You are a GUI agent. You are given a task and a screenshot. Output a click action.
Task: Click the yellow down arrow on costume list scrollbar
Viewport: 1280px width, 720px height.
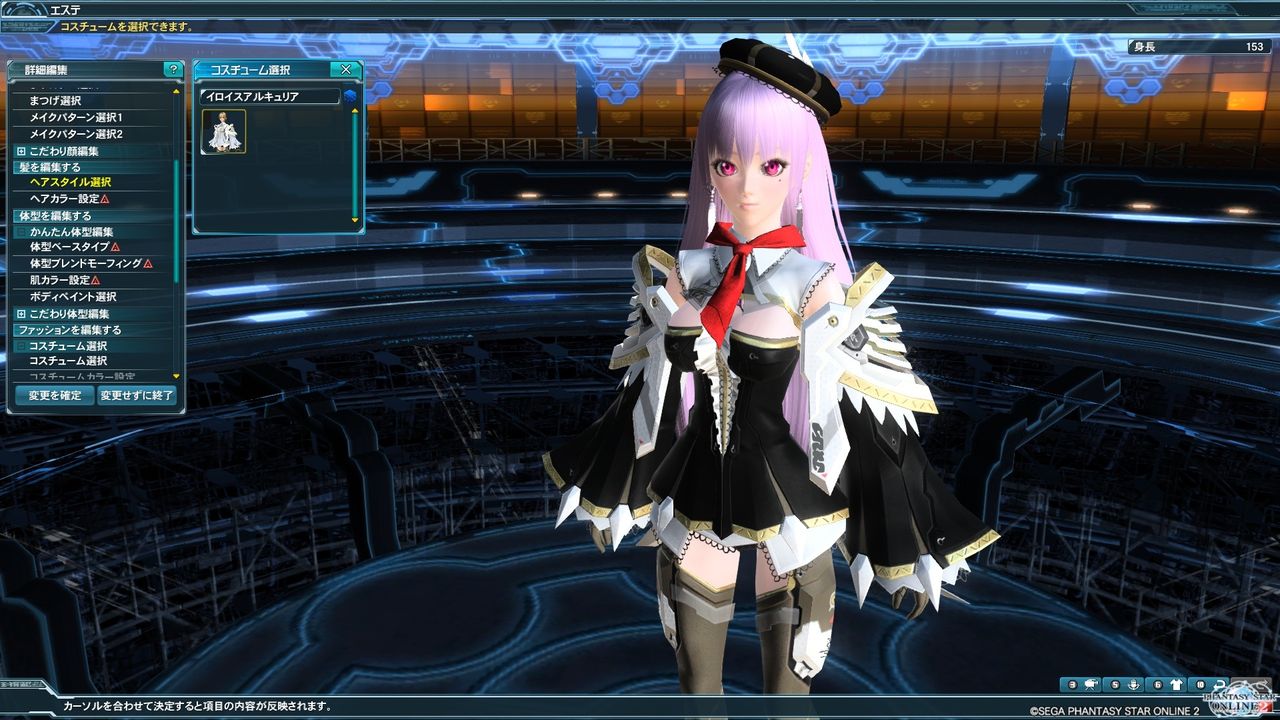[x=354, y=221]
